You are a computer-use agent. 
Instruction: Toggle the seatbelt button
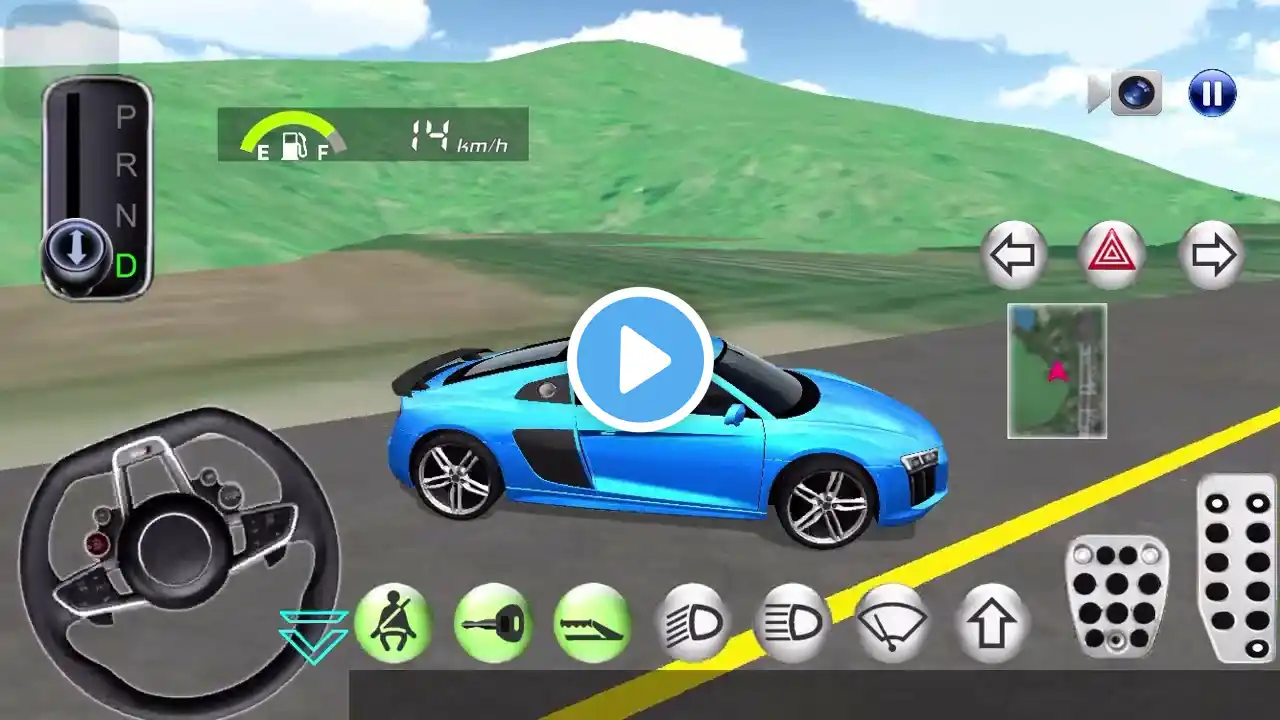click(x=393, y=623)
